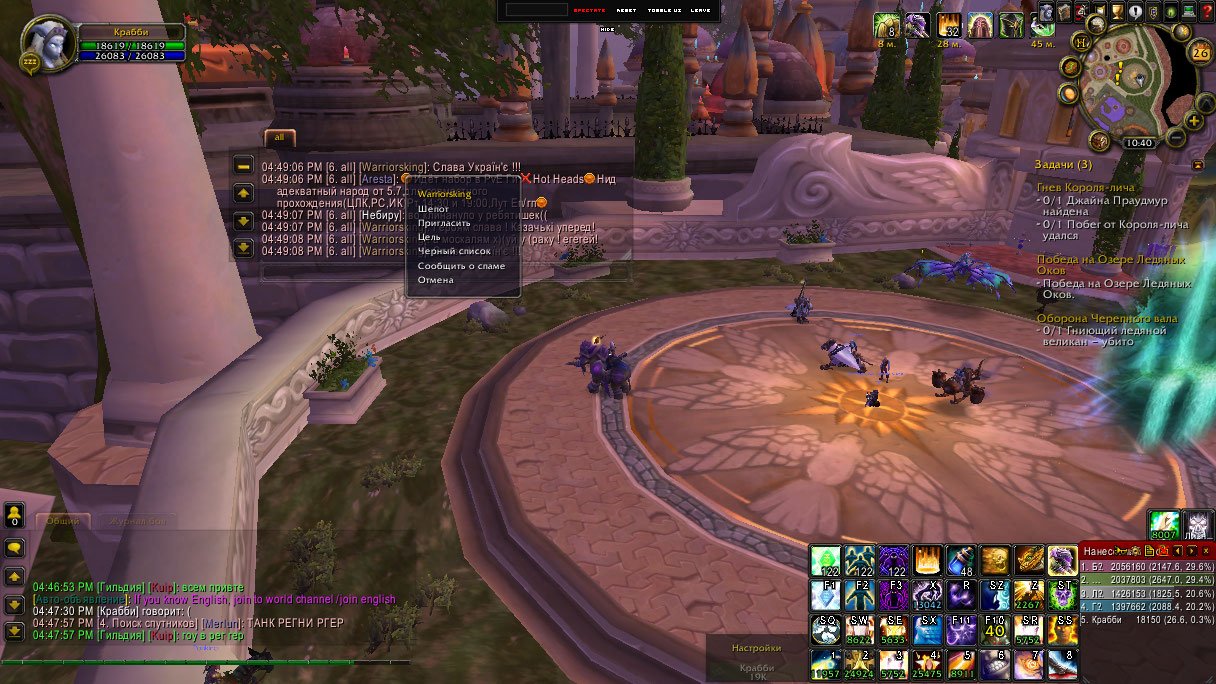
Task: Click the minimap zoom-out minus button
Action: click(x=1177, y=136)
